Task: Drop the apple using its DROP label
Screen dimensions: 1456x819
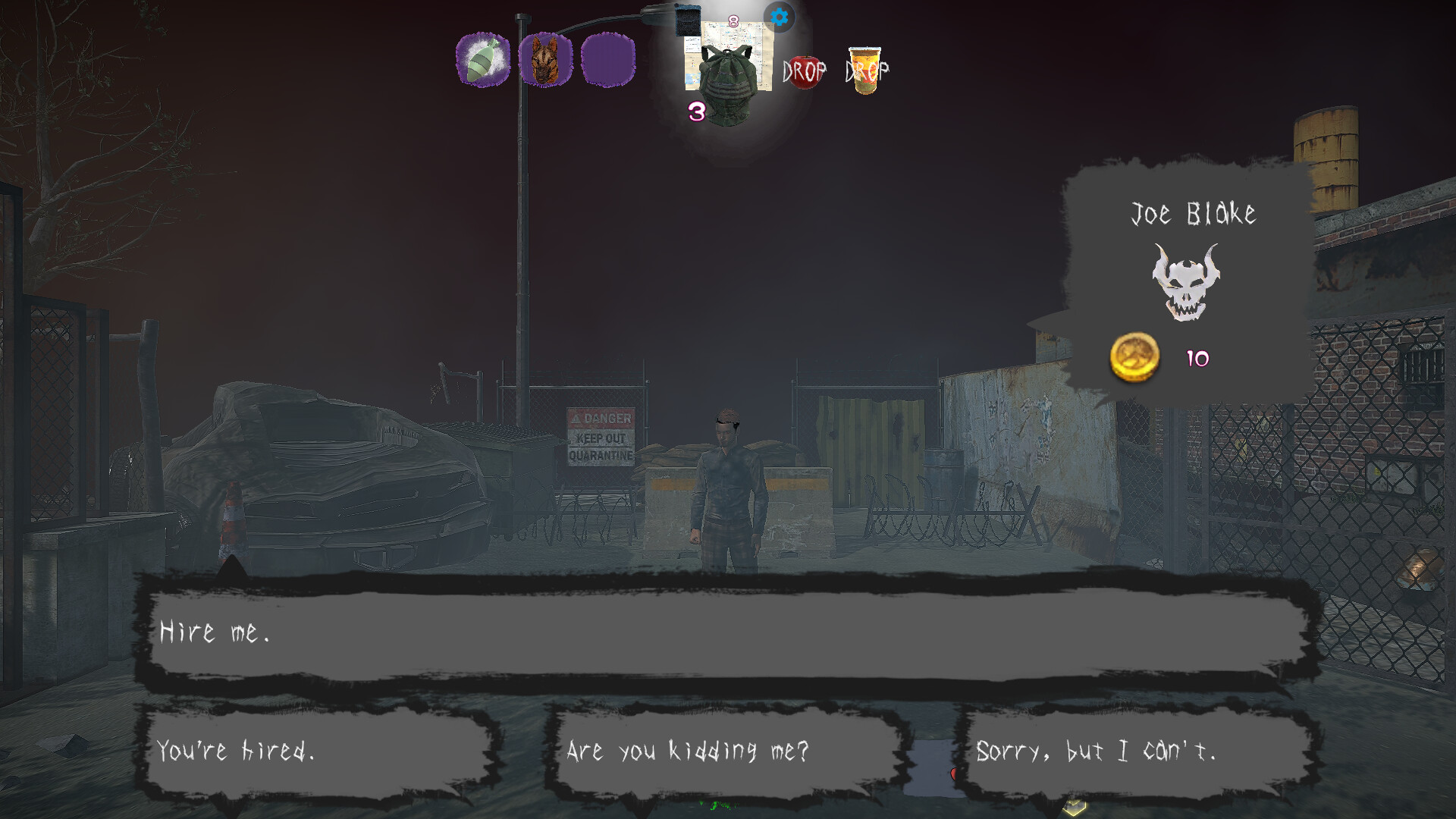Action: [804, 74]
